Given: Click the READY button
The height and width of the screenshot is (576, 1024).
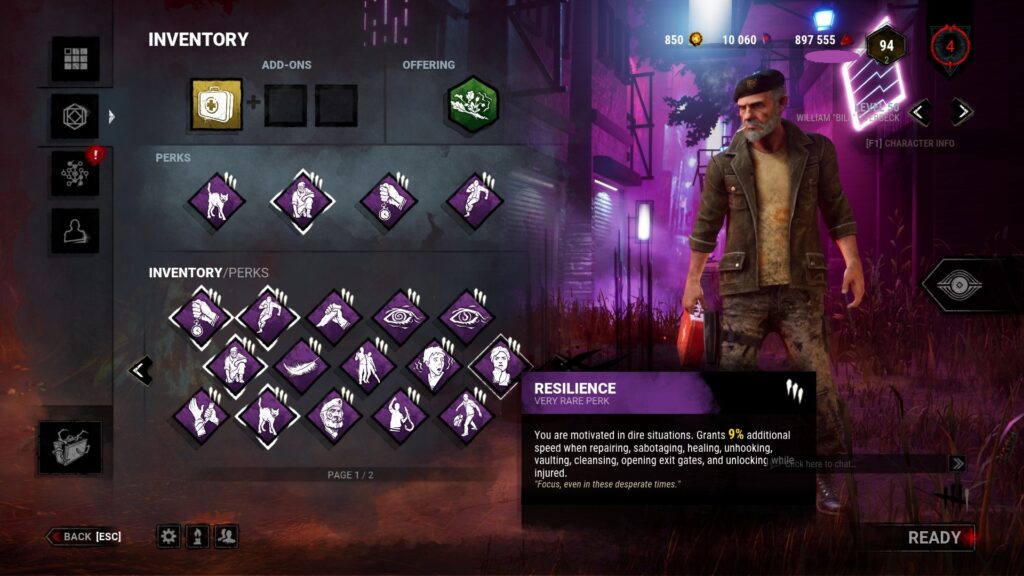Looking at the screenshot, I should point(933,537).
